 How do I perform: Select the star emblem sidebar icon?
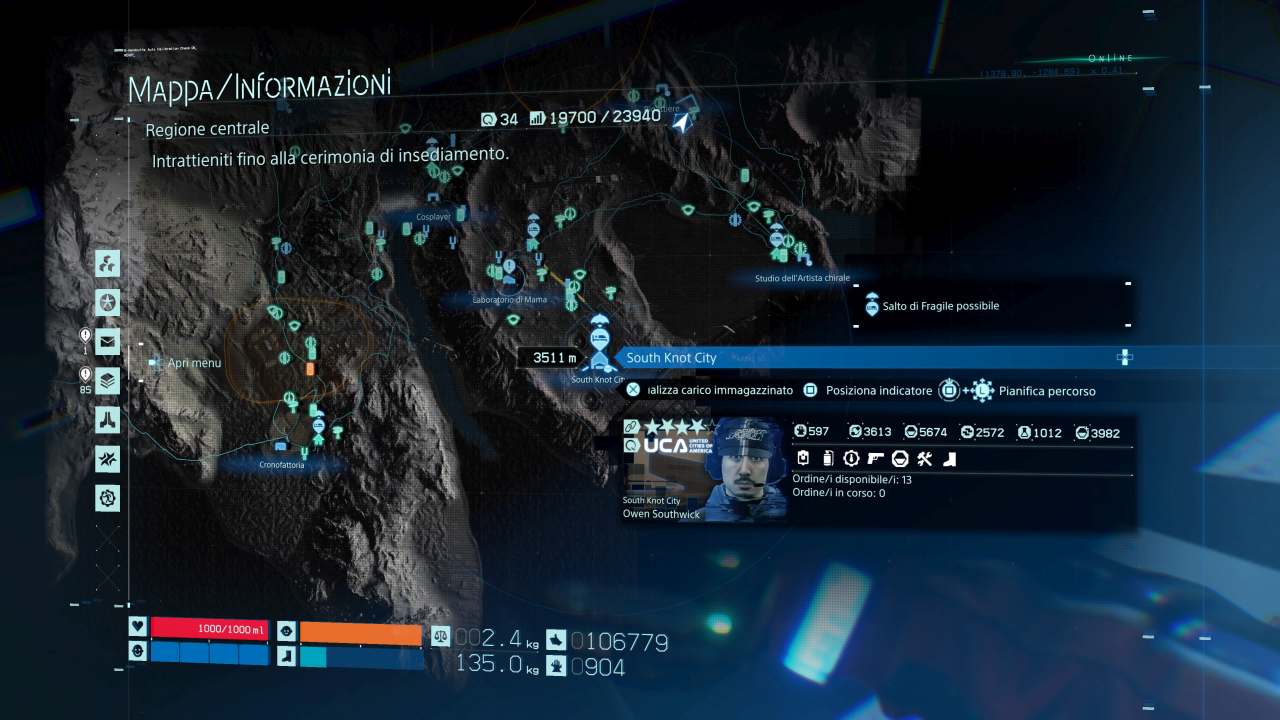108,302
